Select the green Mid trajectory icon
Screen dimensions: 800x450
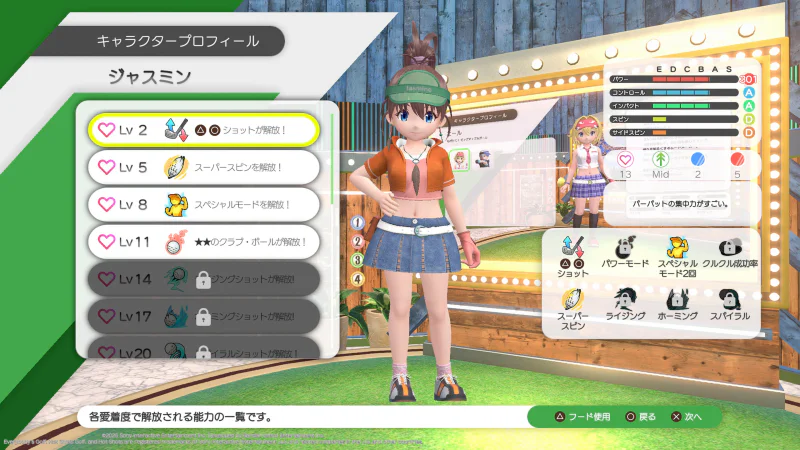659,159
